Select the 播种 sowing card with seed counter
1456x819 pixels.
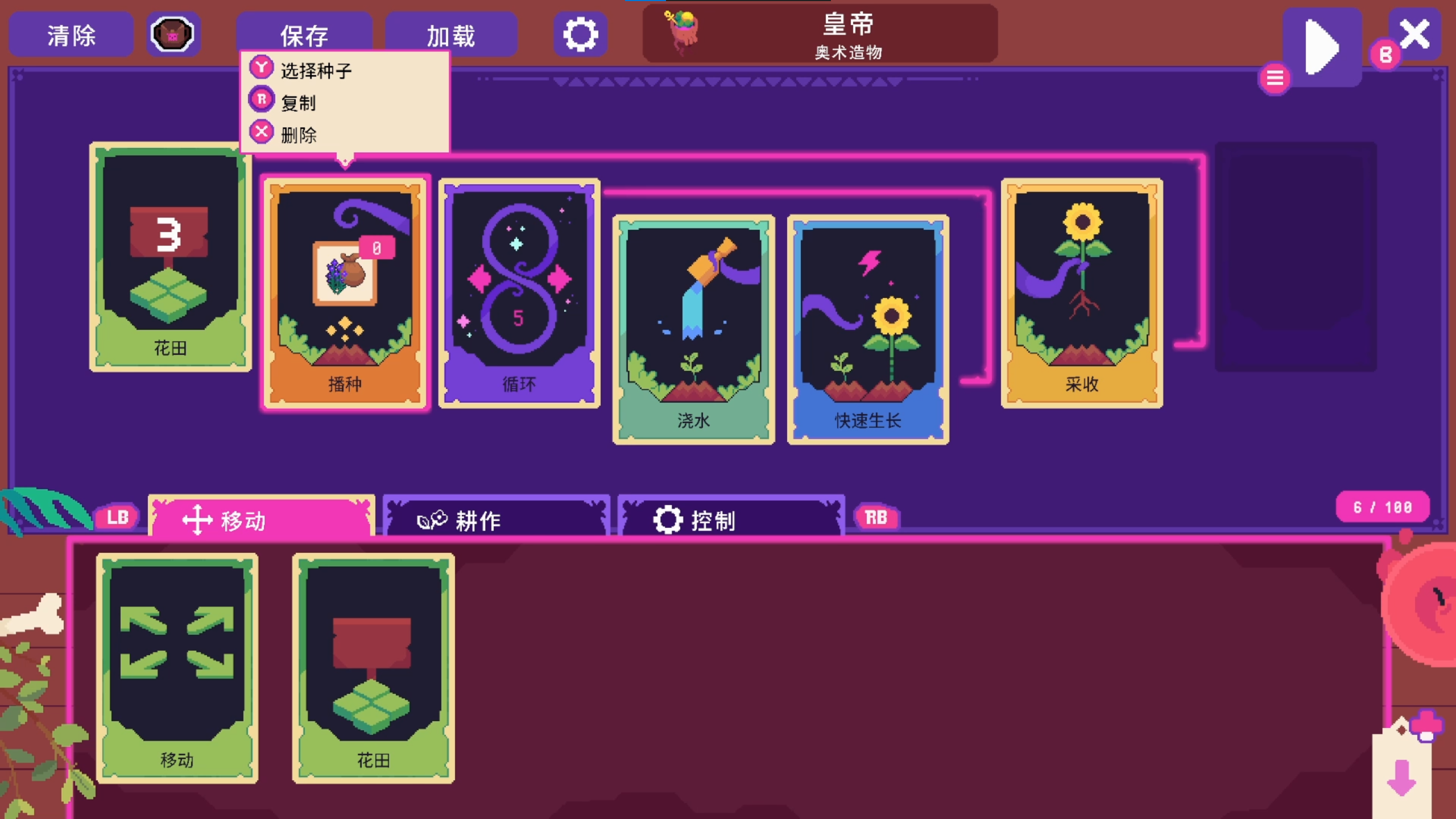point(346,290)
